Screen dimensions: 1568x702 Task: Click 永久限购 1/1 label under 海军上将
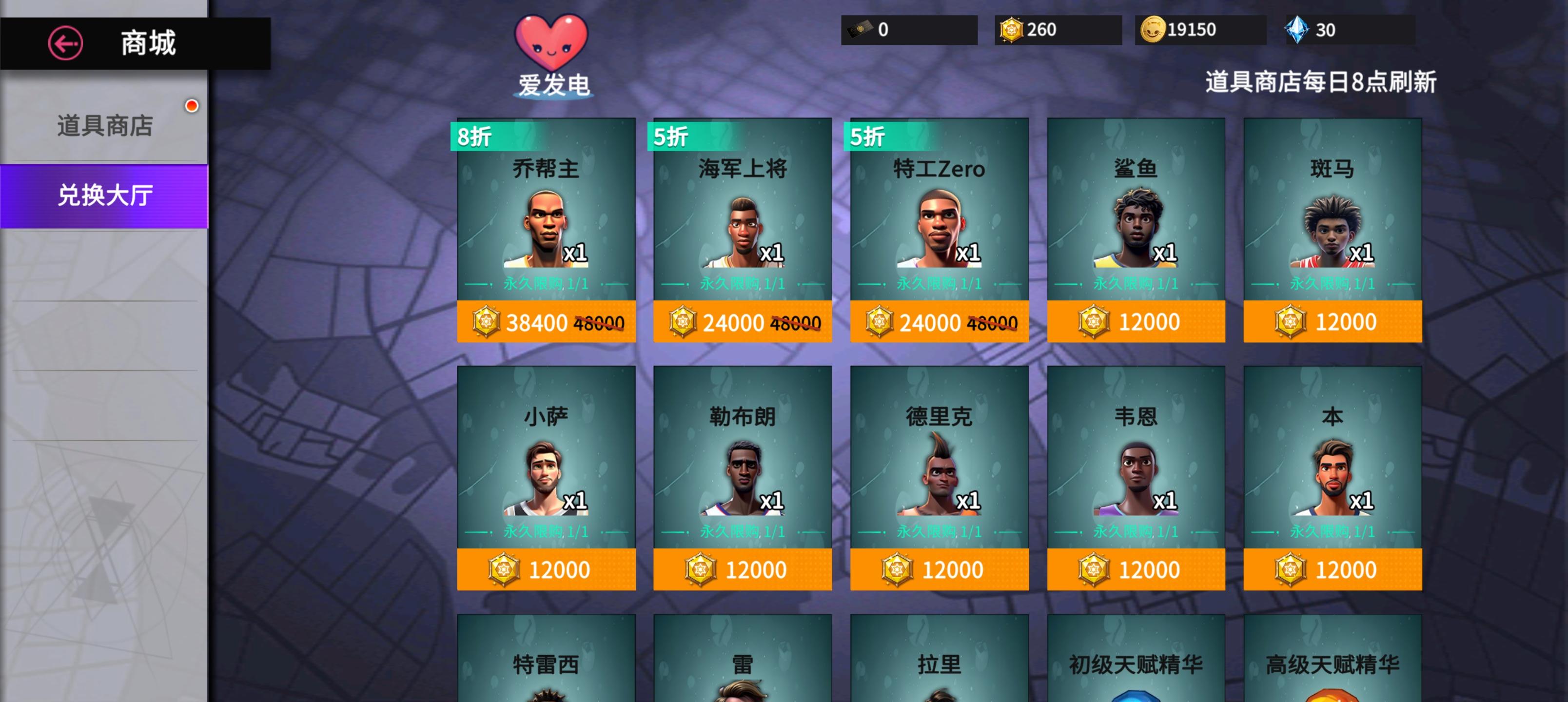tap(742, 282)
